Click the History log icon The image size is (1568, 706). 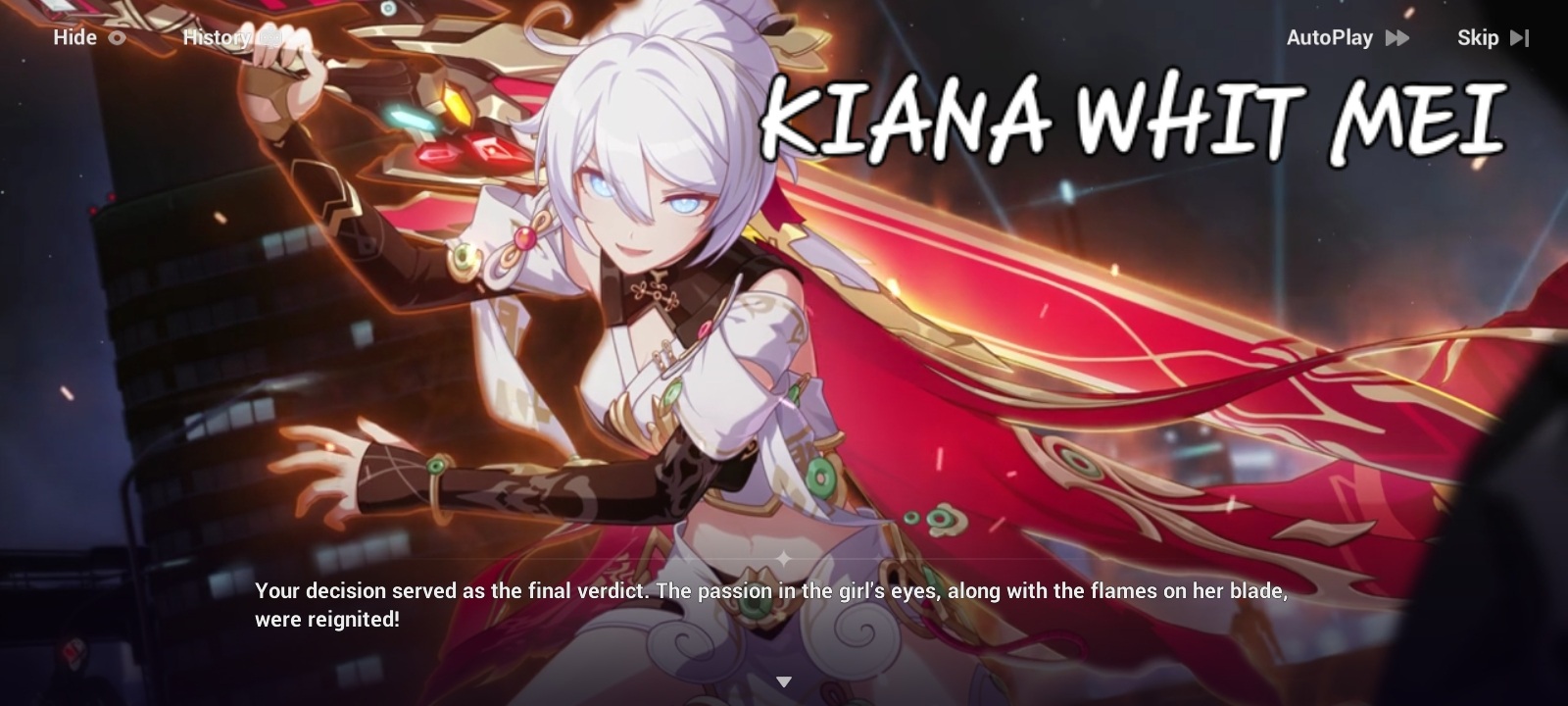click(271, 37)
